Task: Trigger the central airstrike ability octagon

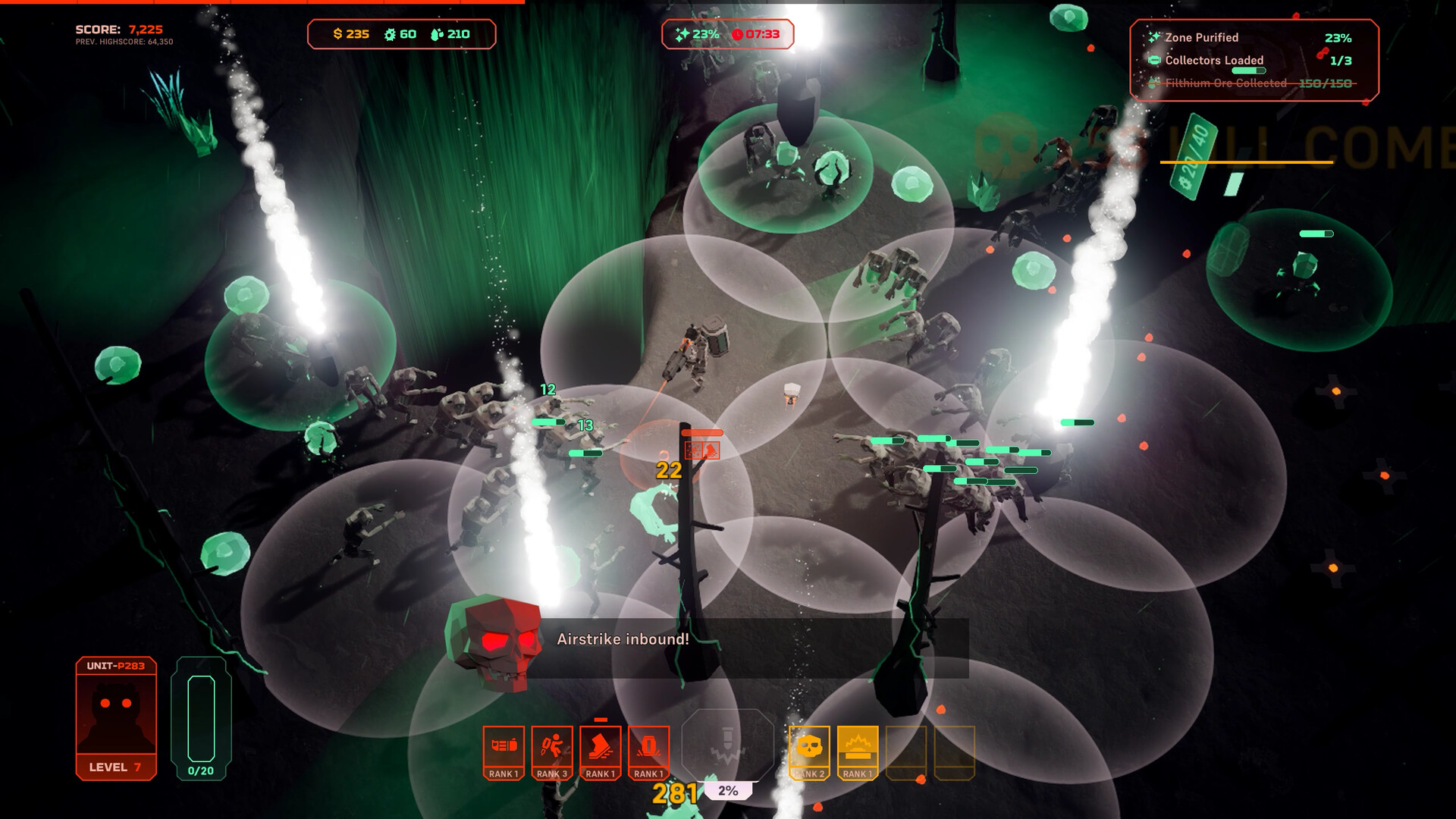Action: tap(727, 746)
